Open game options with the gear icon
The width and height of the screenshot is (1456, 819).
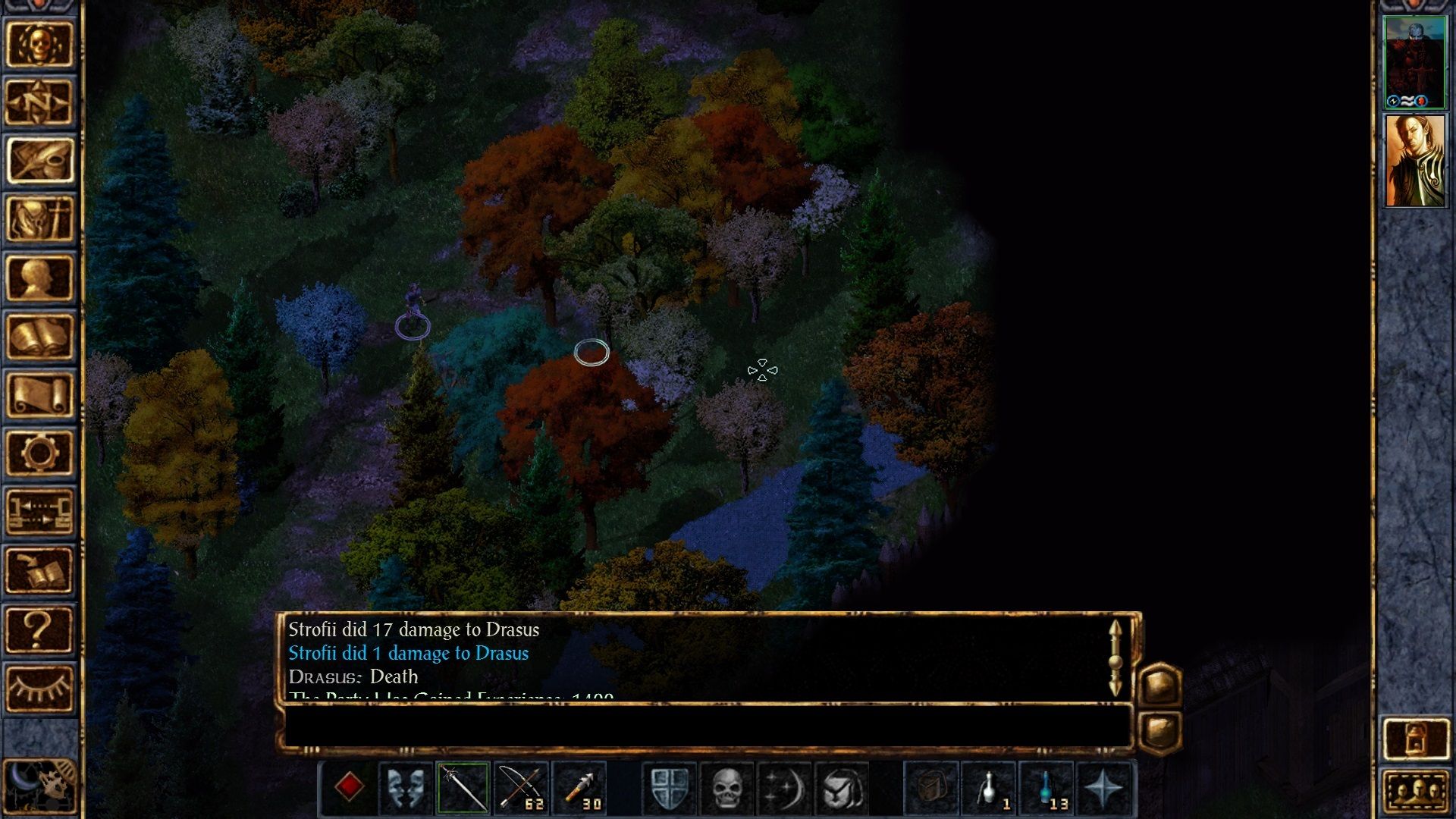pos(39,453)
